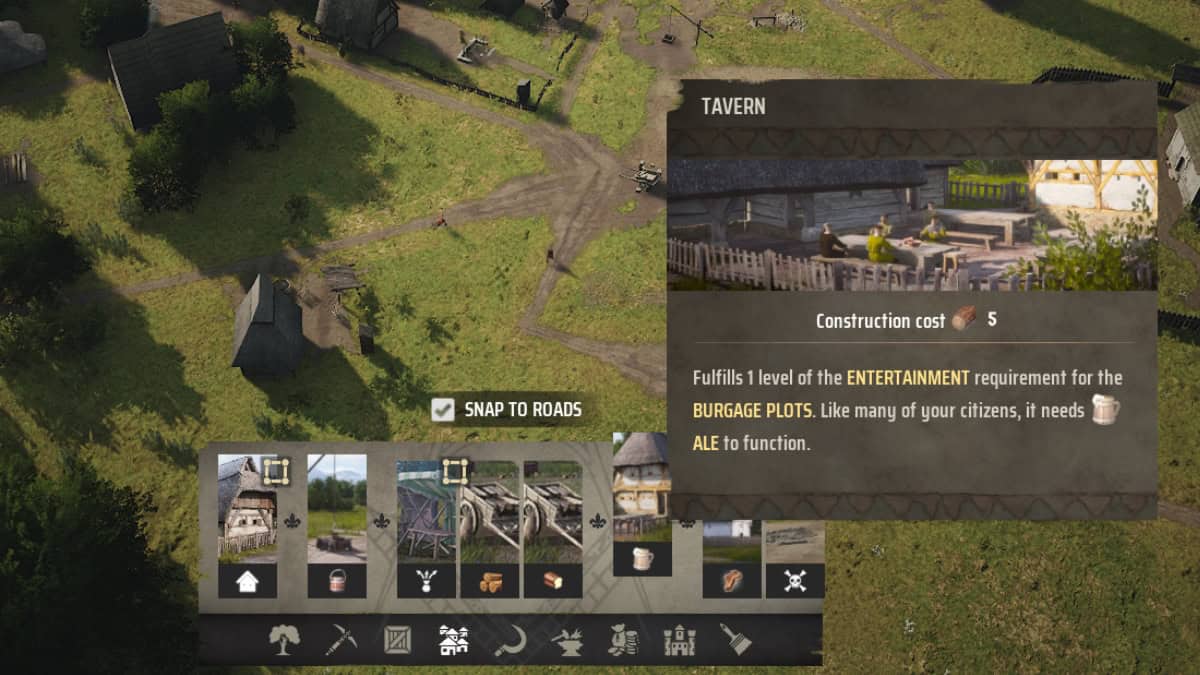Switch to the farming sickle category
This screenshot has height=675, width=1200.
coord(510,640)
